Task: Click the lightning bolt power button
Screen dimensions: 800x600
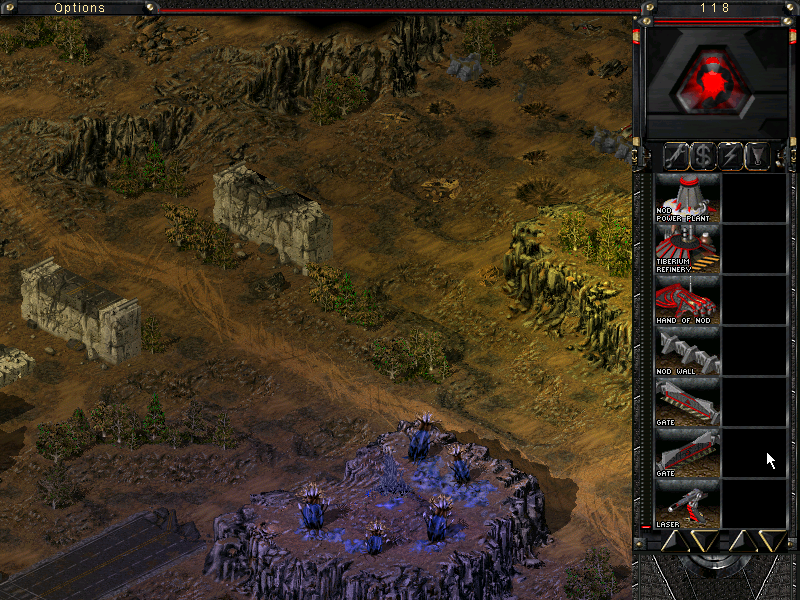Action: [x=733, y=155]
